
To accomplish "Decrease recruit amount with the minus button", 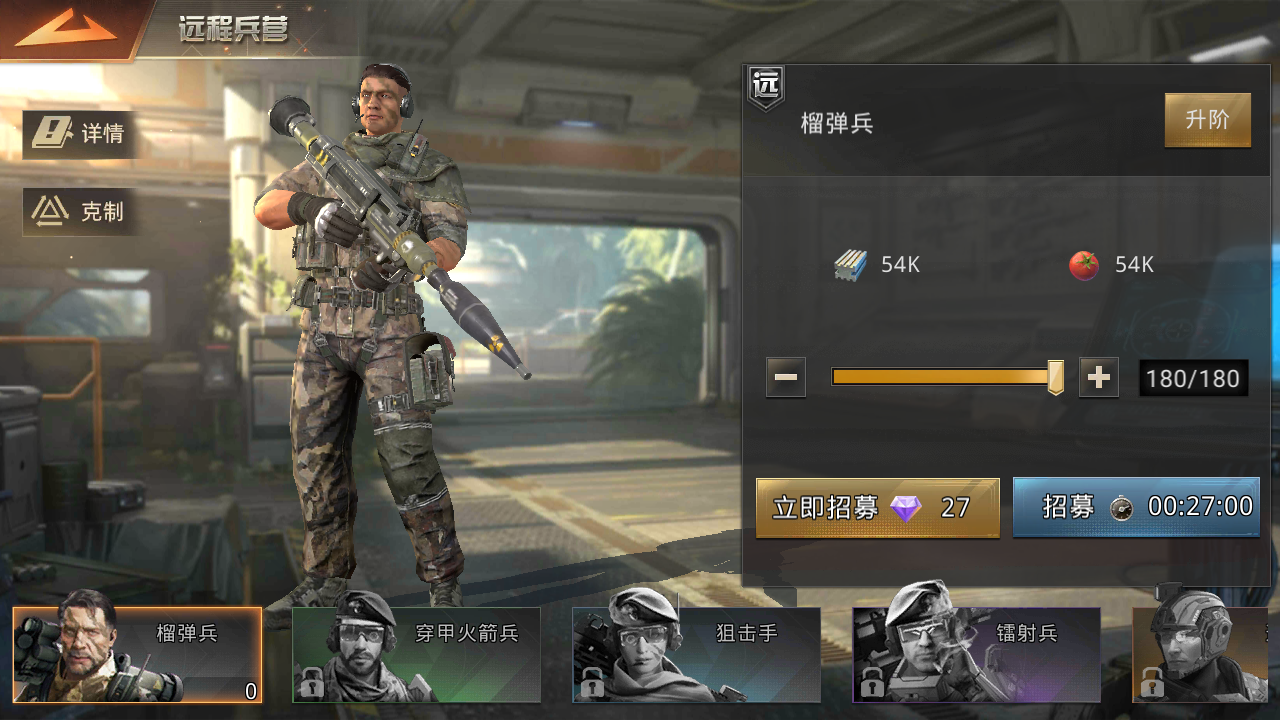I will pyautogui.click(x=786, y=378).
